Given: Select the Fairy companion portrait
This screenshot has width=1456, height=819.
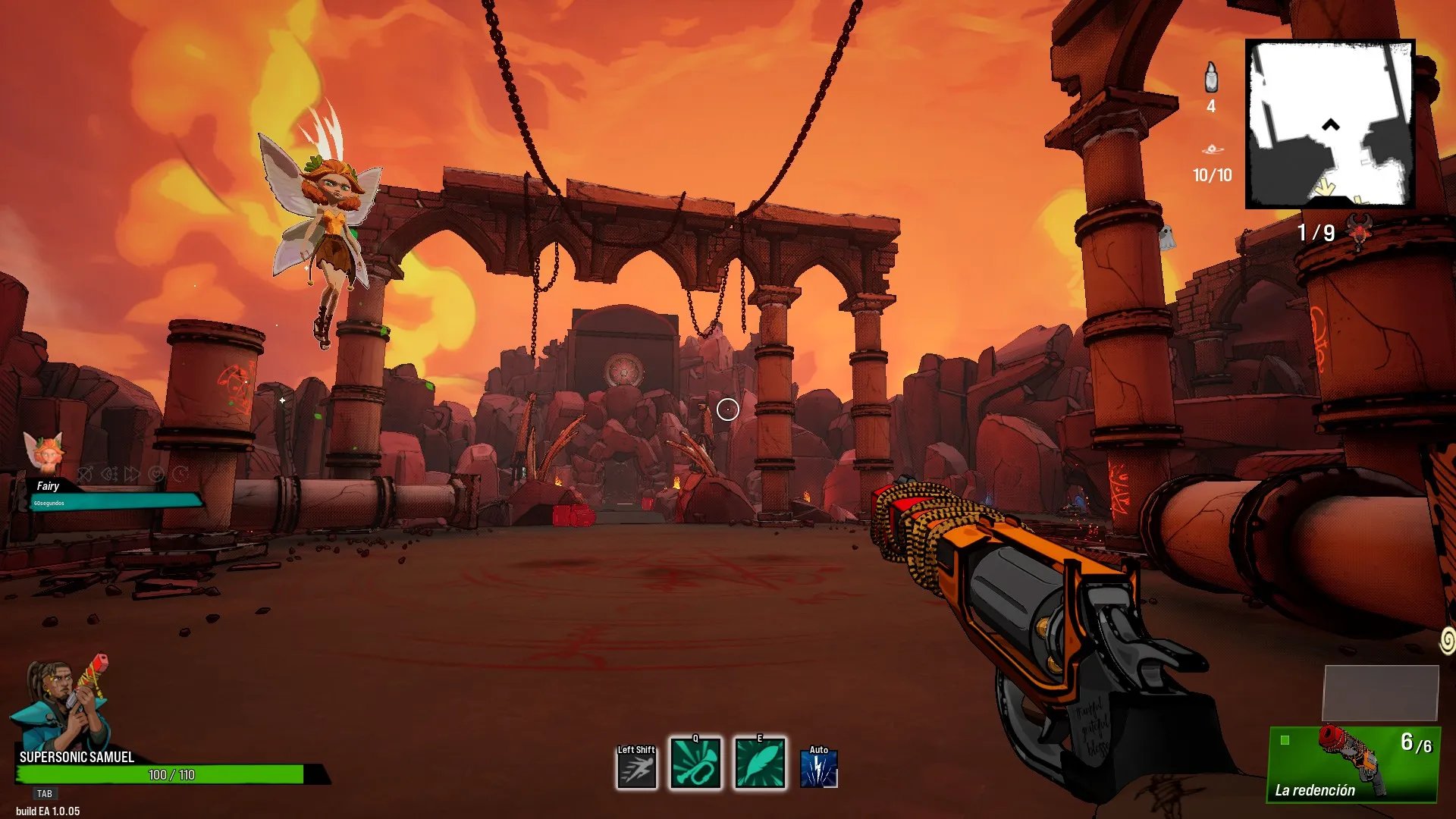Looking at the screenshot, I should coord(44,453).
